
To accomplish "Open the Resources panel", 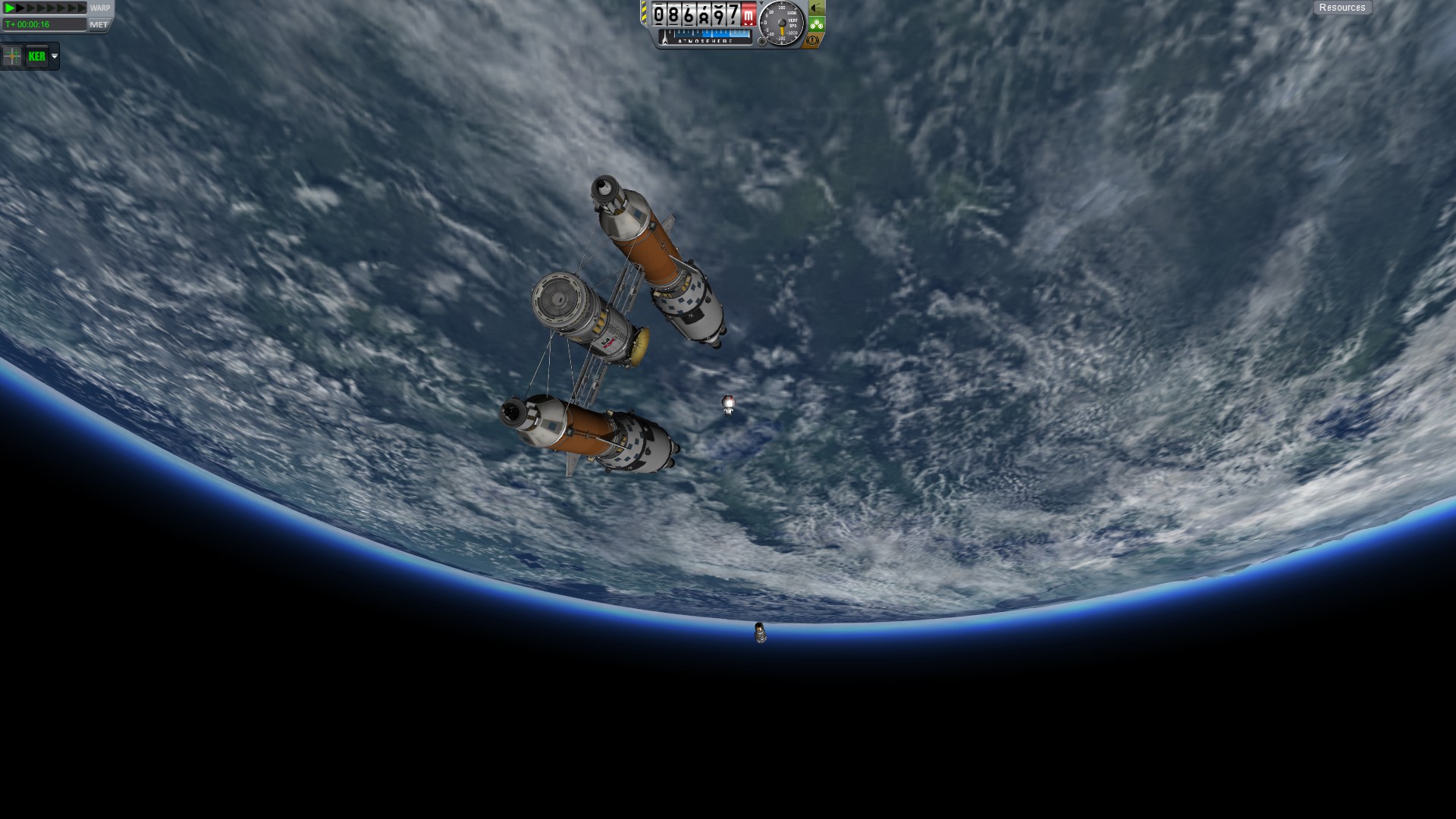I will pyautogui.click(x=1341, y=8).
